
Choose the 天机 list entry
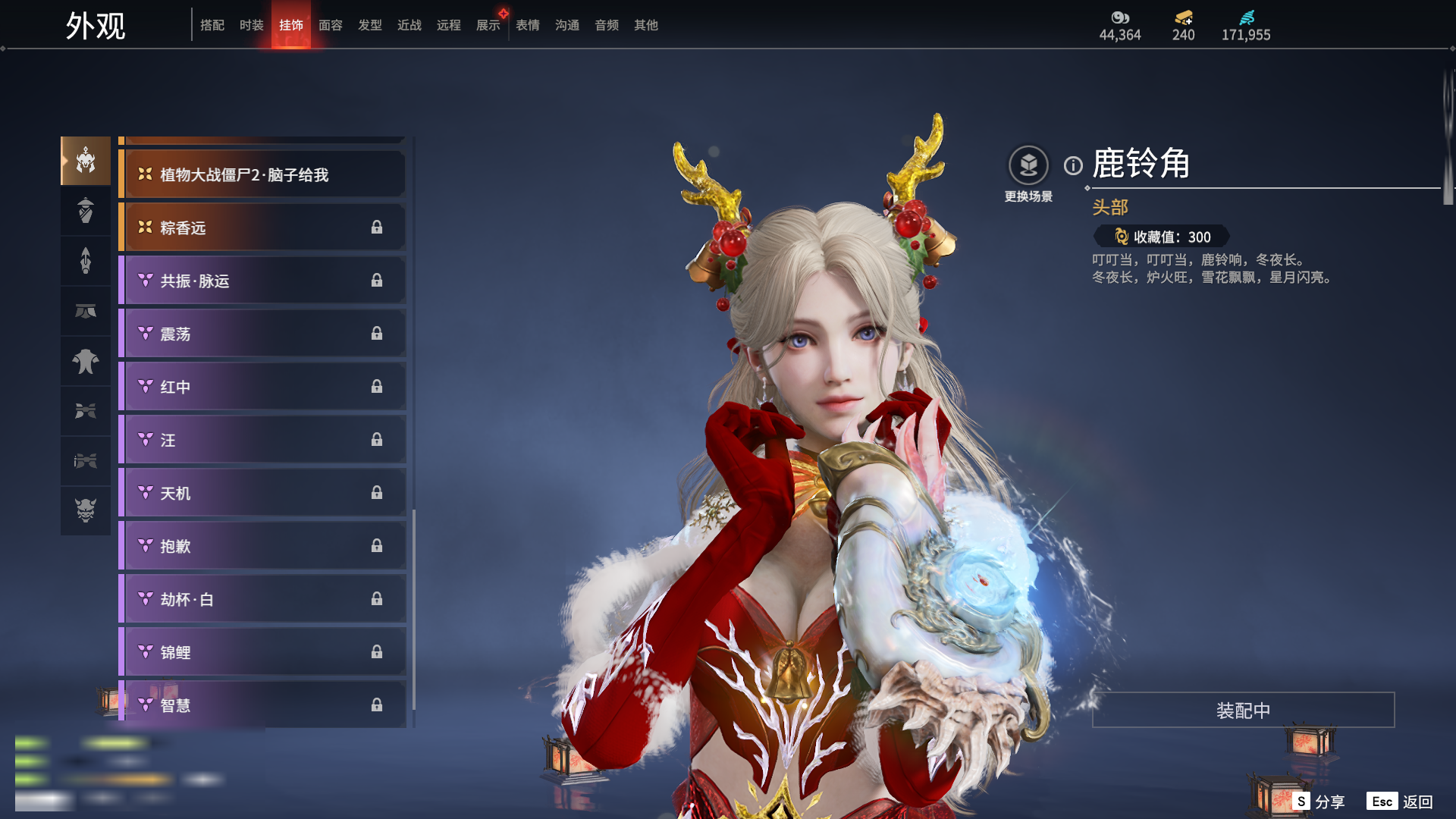(262, 493)
